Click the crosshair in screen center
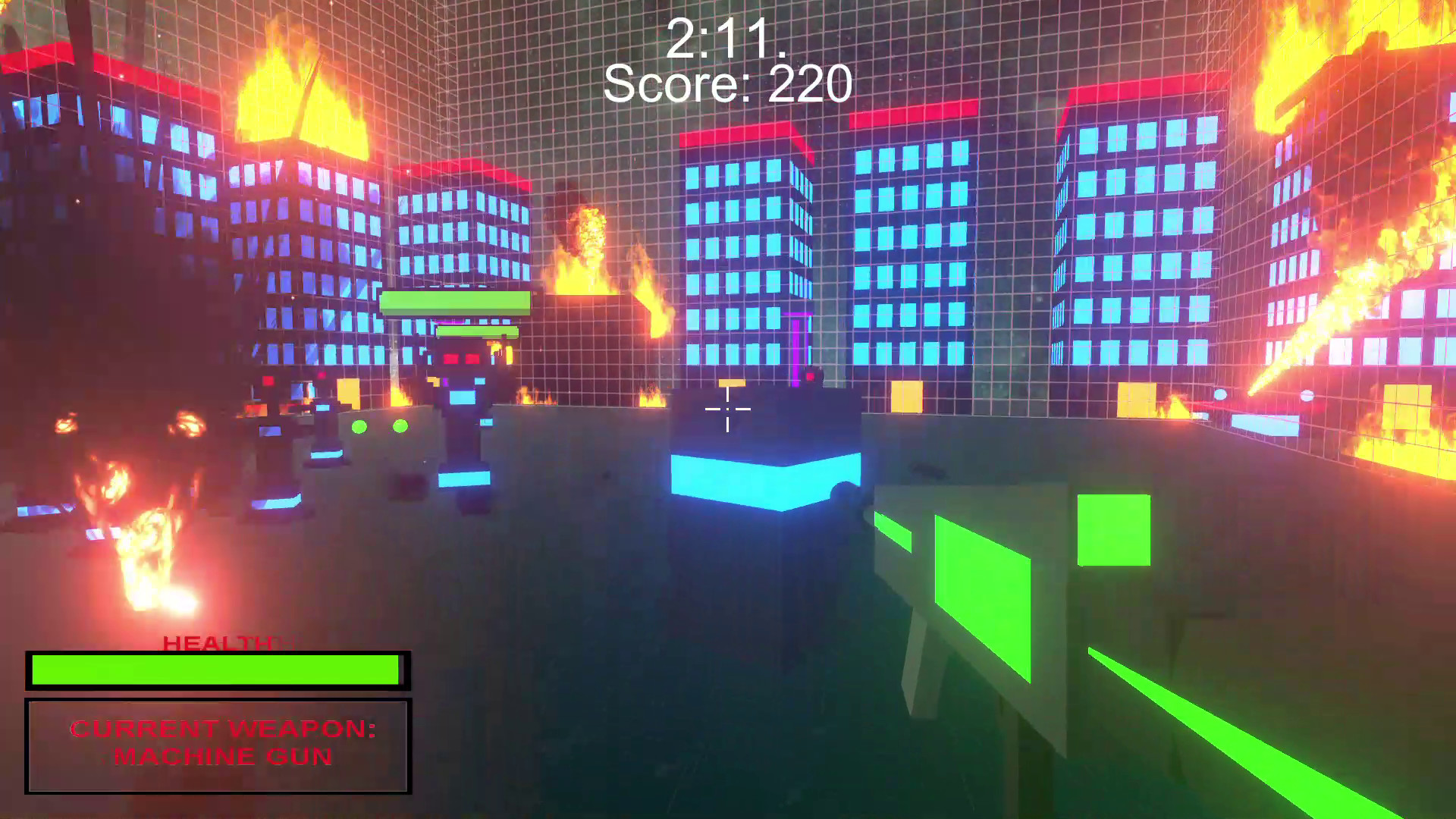Screen dimensions: 1456x819 click(x=726, y=409)
